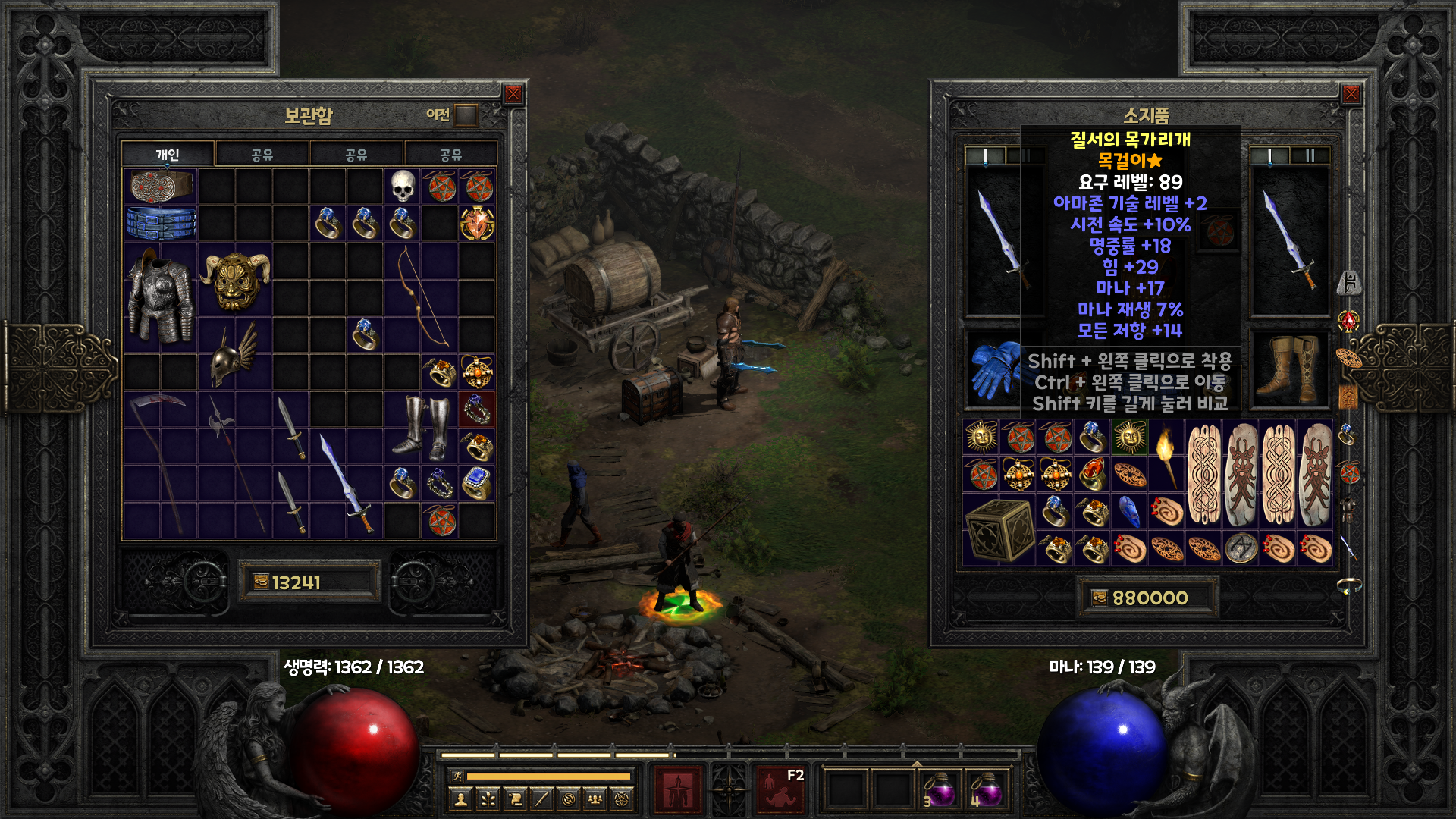Select the plate armor in the stash

160,298
